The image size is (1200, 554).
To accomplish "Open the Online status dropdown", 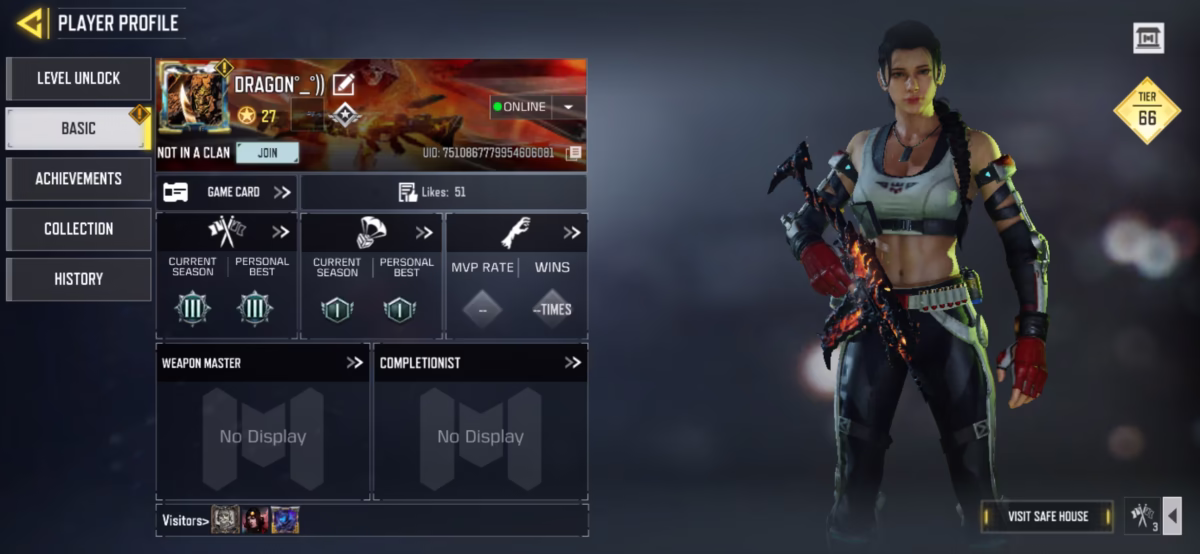I will tap(568, 107).
